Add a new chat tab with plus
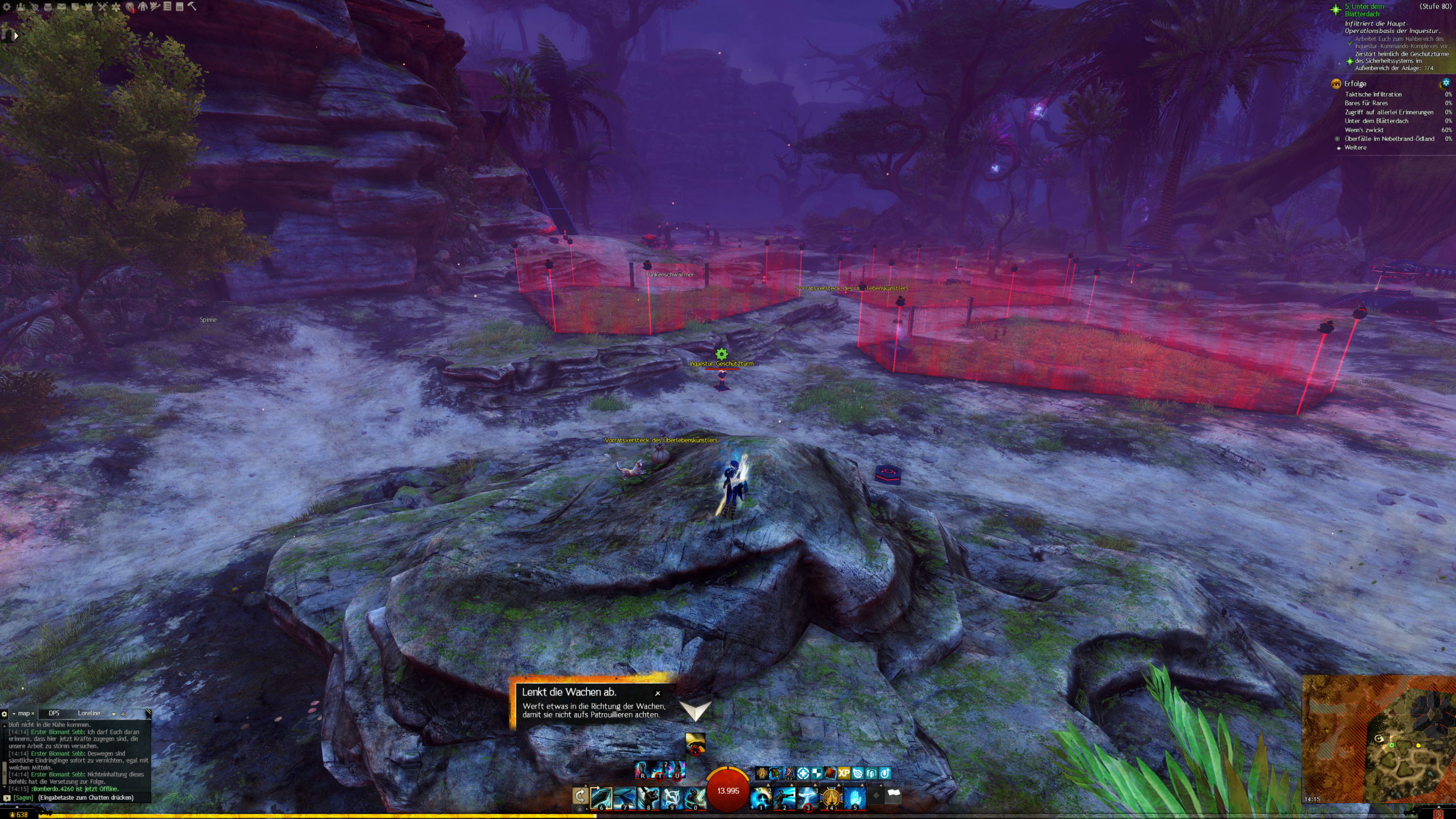1456x819 pixels. [123, 714]
